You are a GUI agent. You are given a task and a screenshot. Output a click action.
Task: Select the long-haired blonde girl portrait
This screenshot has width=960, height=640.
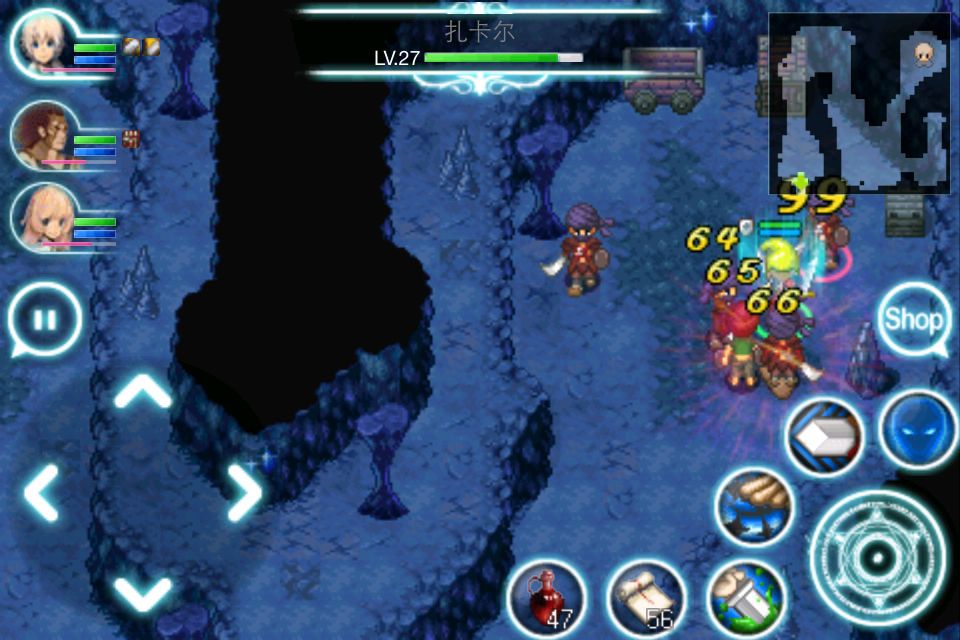[43, 217]
